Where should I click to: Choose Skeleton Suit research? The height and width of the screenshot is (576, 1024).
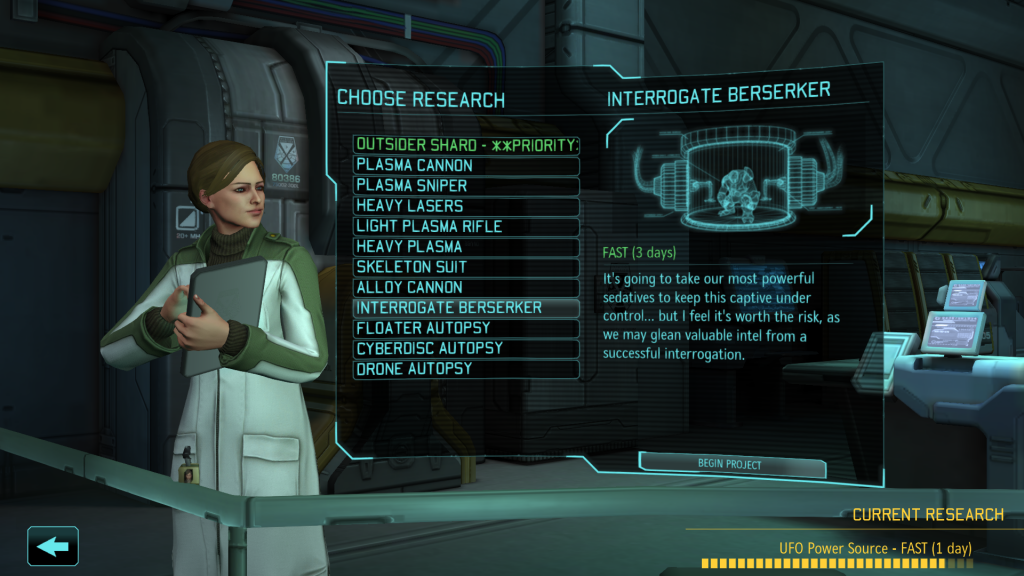click(466, 267)
